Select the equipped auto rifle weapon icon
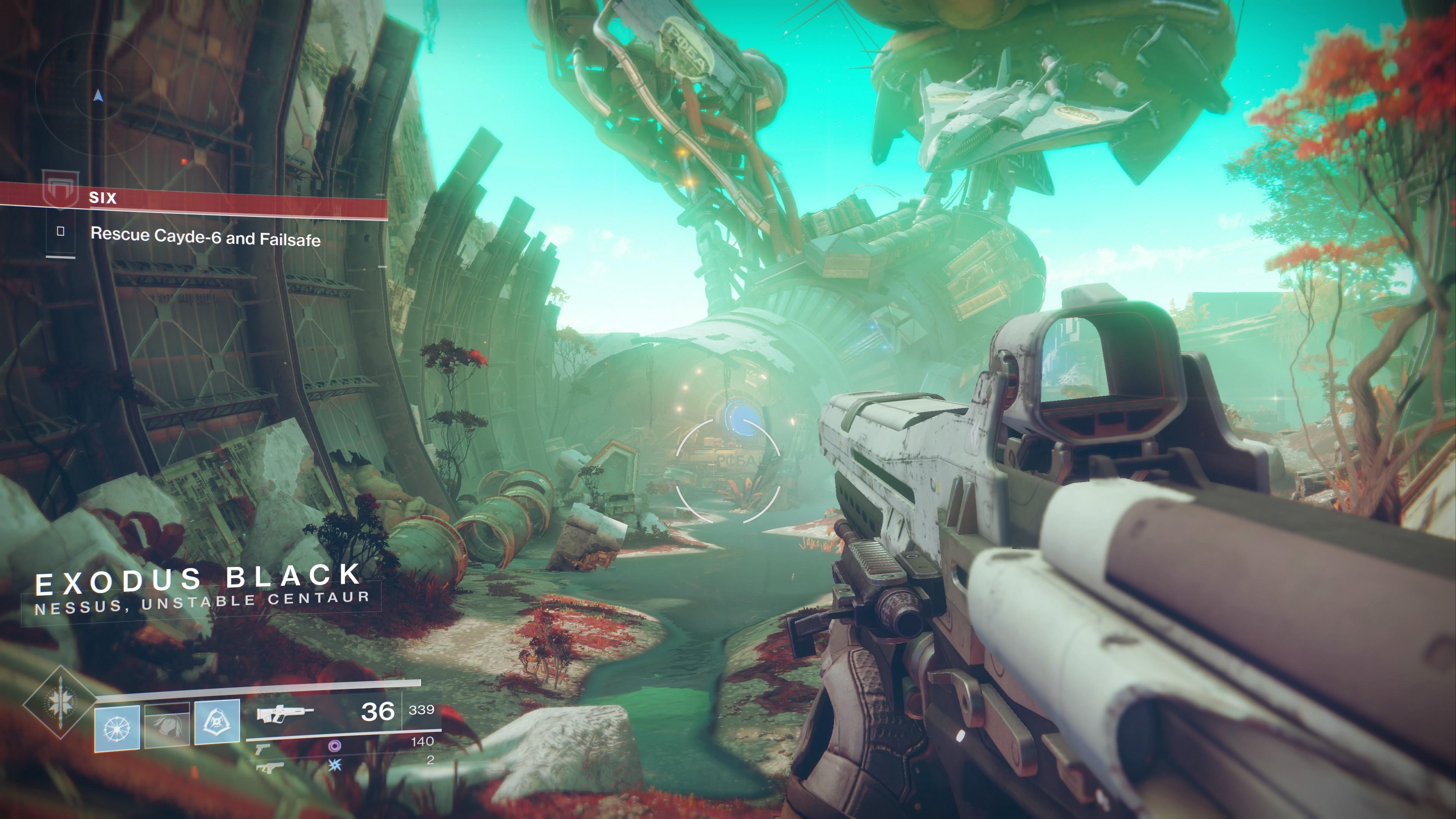 click(285, 714)
